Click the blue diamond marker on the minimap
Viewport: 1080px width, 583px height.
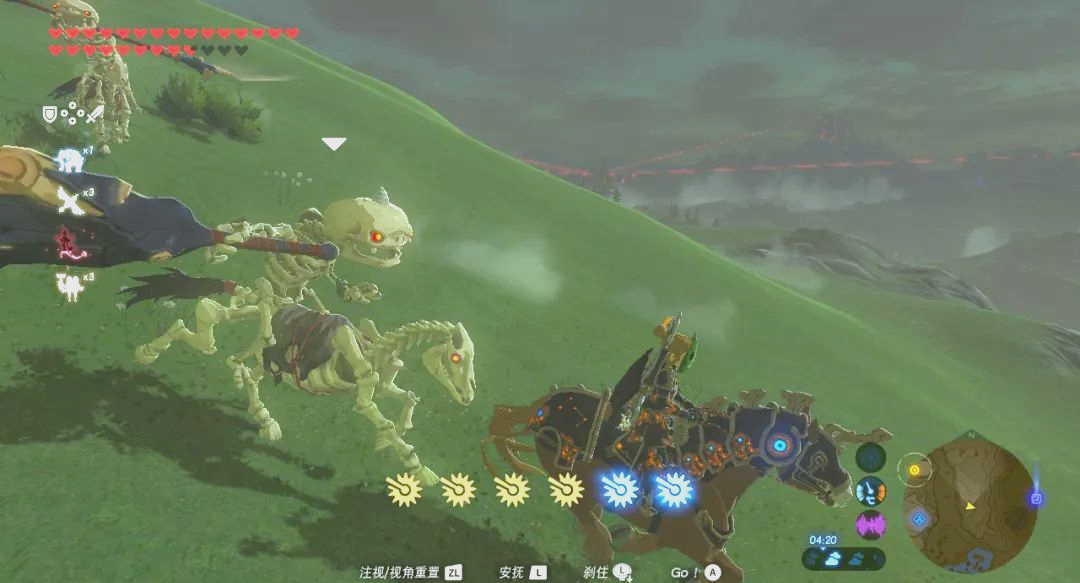click(x=918, y=519)
